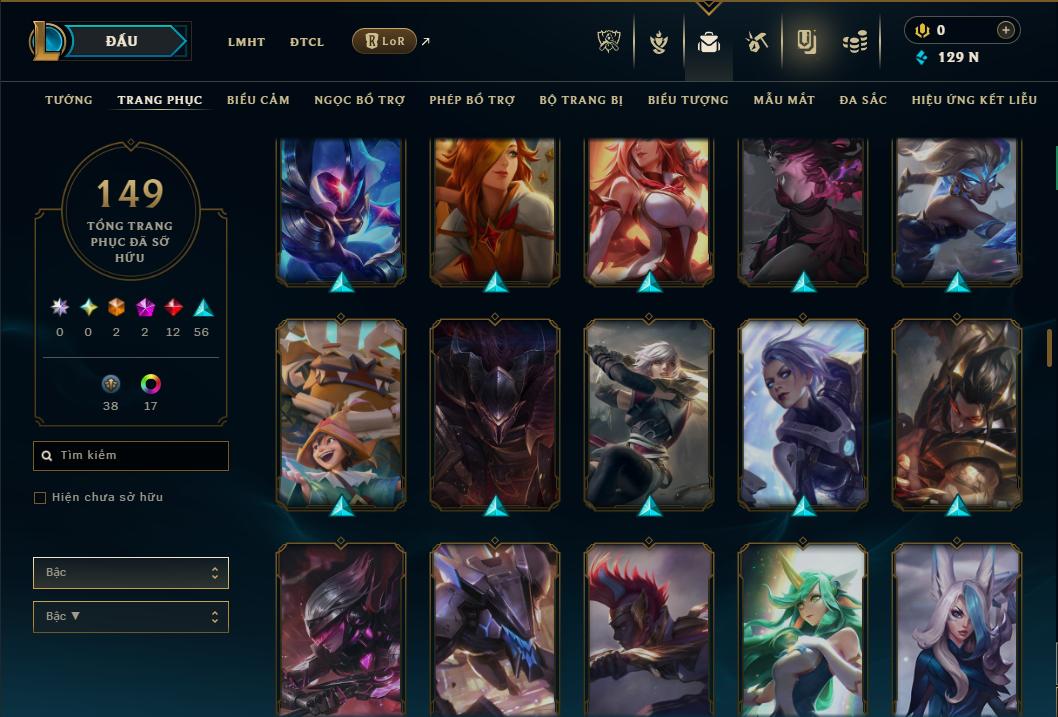Select the NGỌC BỔ TRỢ tab

359,100
